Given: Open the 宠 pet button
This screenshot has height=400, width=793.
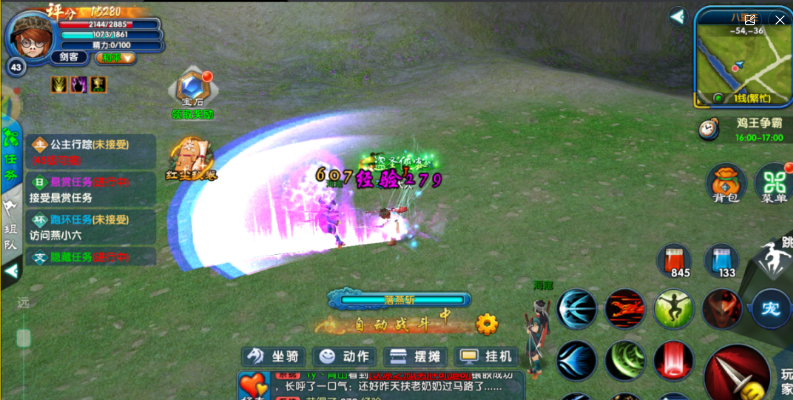Looking at the screenshot, I should (770, 306).
